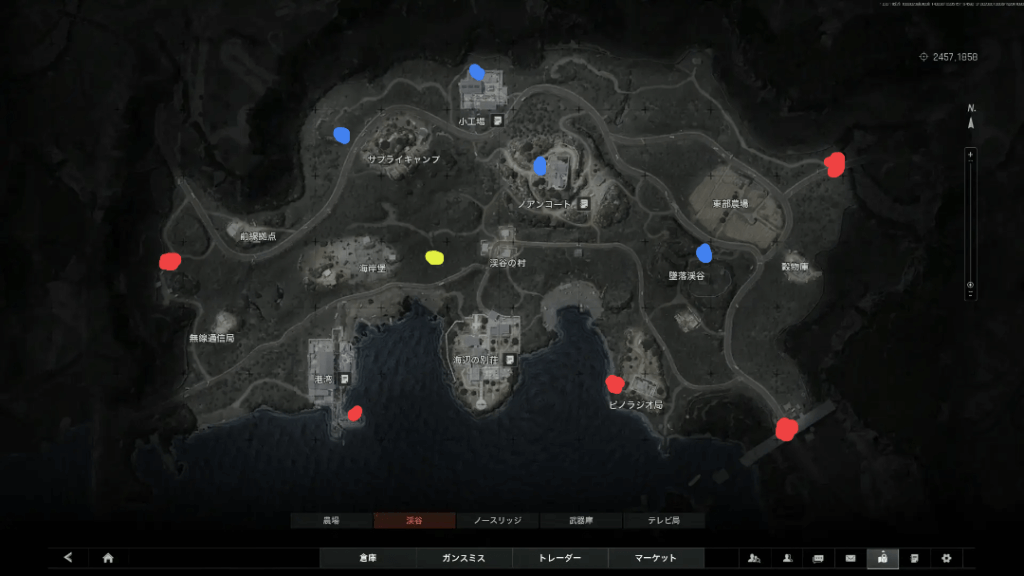Screen dimensions: 1024x576
Task: Open the ノアンコート location note icon
Action: pyautogui.click(x=584, y=203)
